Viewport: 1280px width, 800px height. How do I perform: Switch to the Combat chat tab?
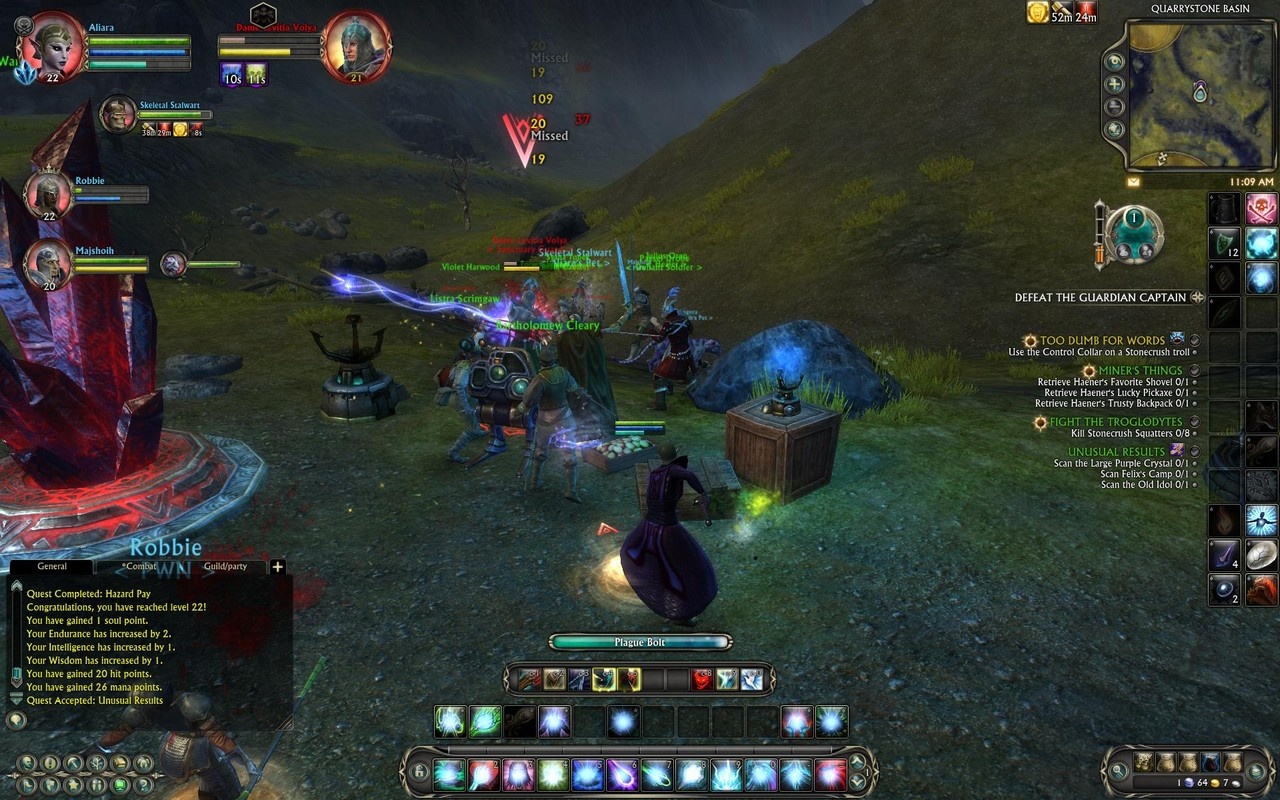[x=140, y=566]
